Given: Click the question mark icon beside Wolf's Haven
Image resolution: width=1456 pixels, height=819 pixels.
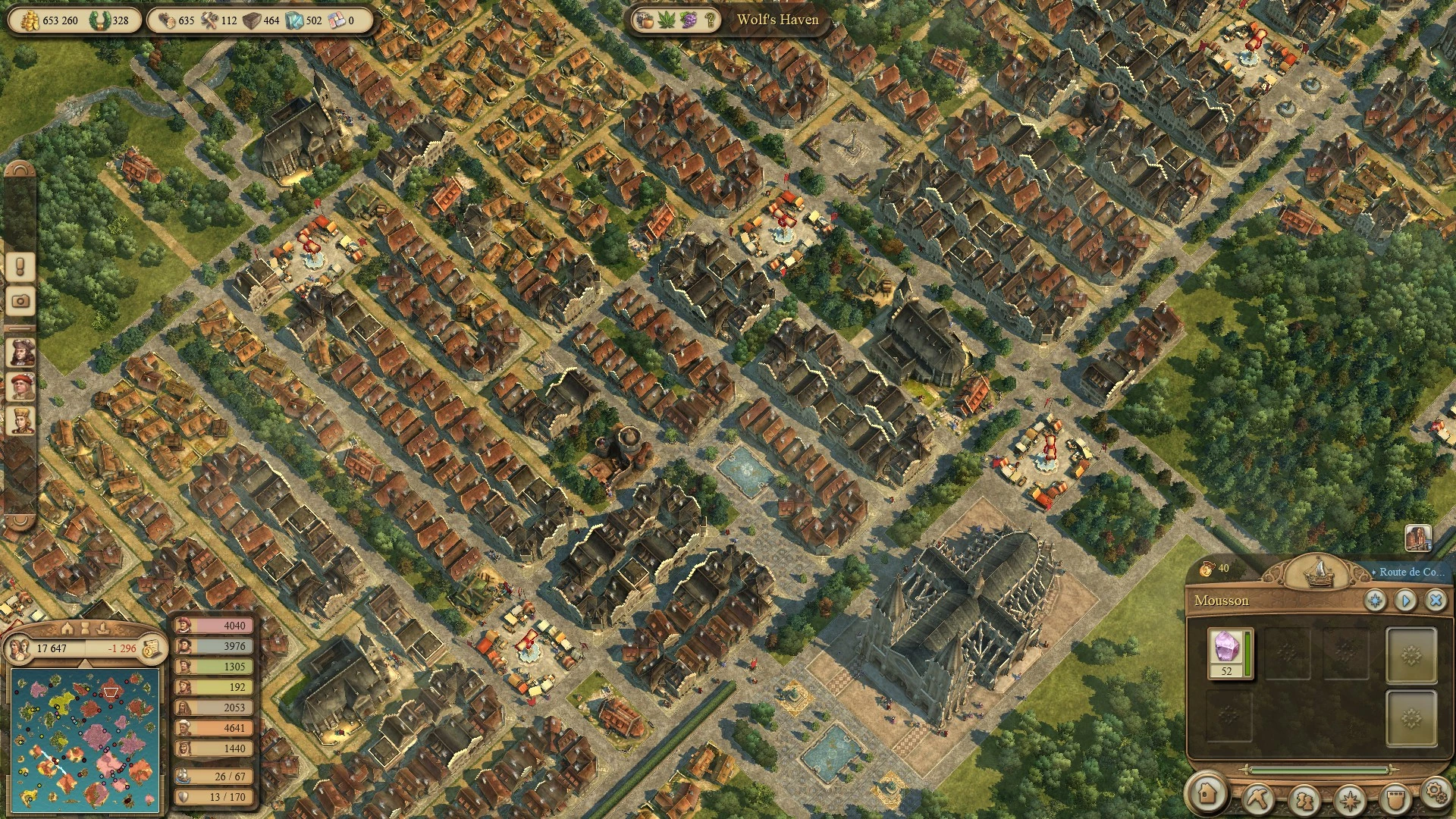Looking at the screenshot, I should (x=711, y=20).
